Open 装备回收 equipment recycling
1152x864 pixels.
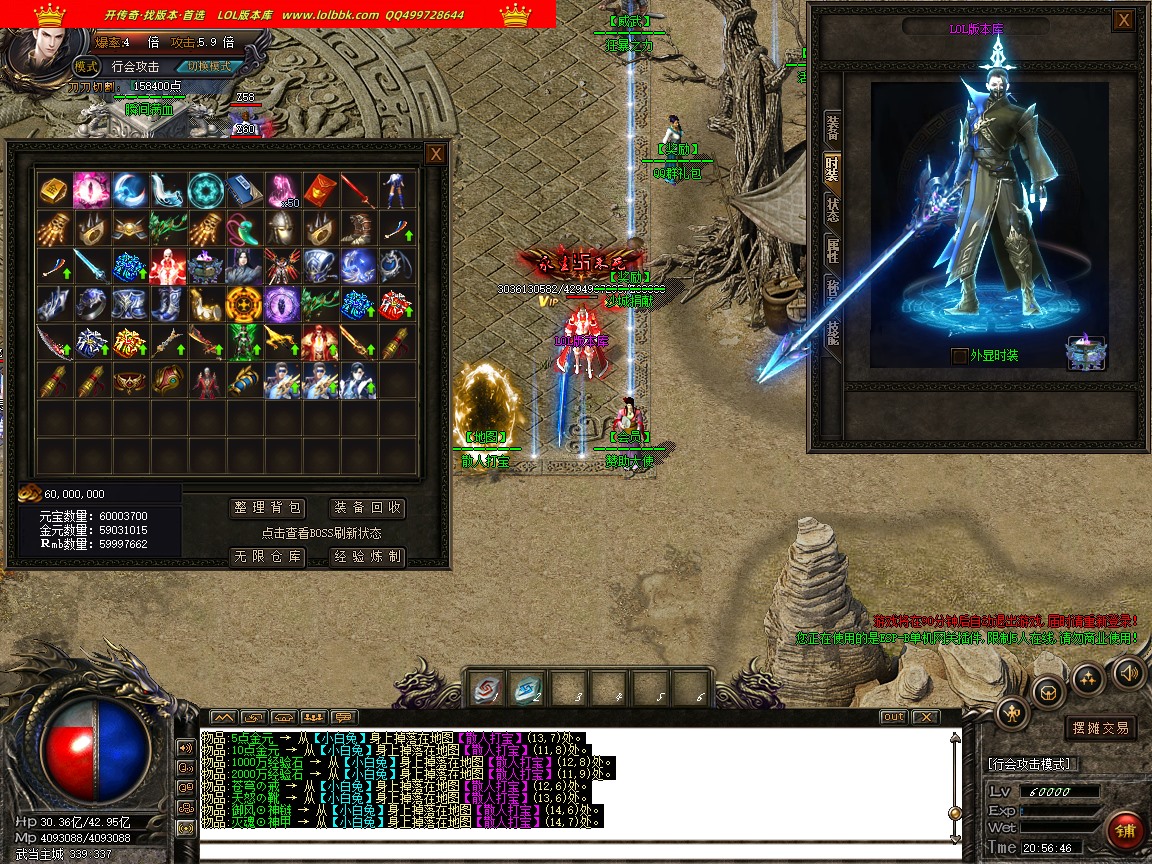(367, 508)
